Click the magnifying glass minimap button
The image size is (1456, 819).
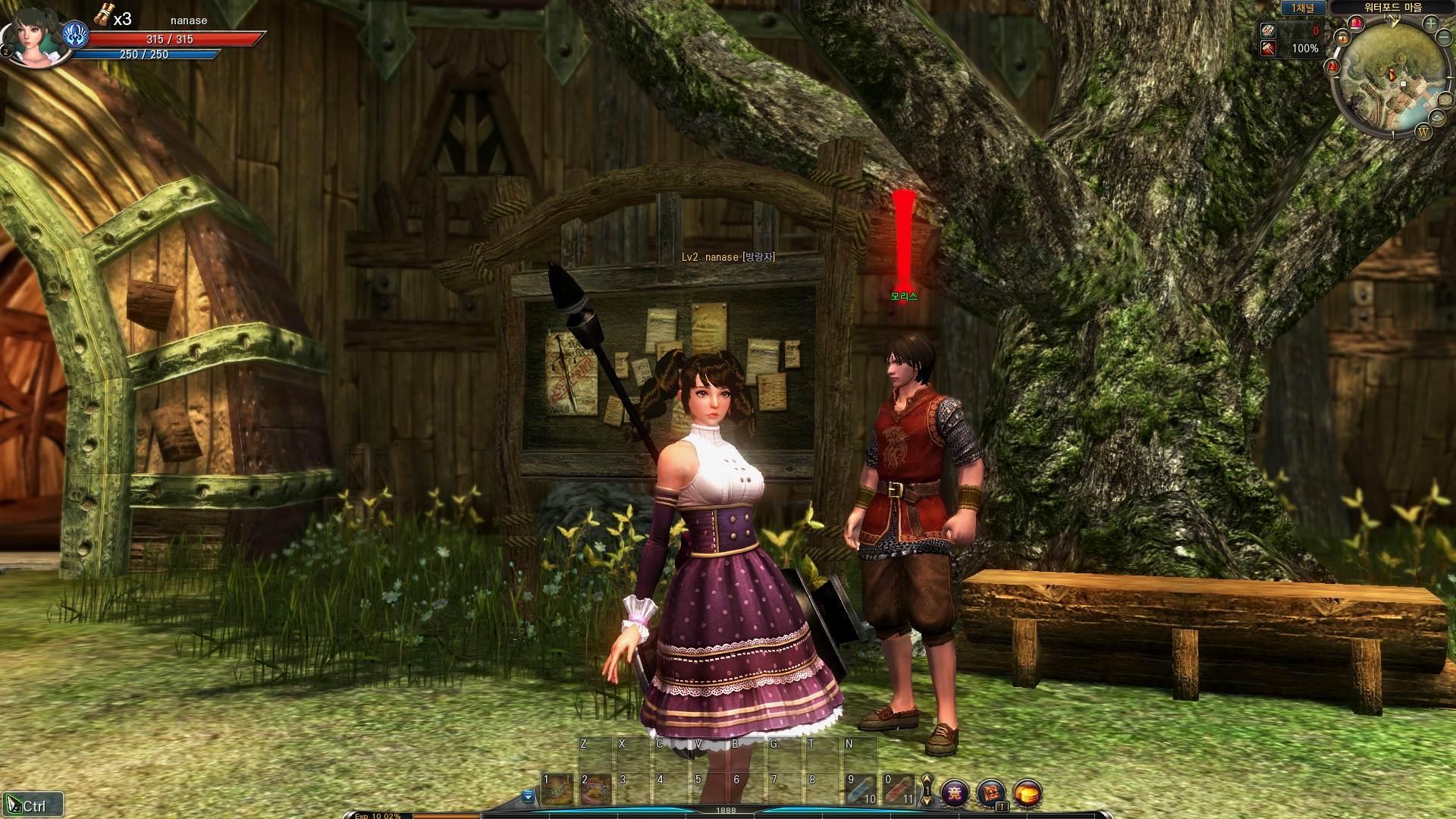1437,118
